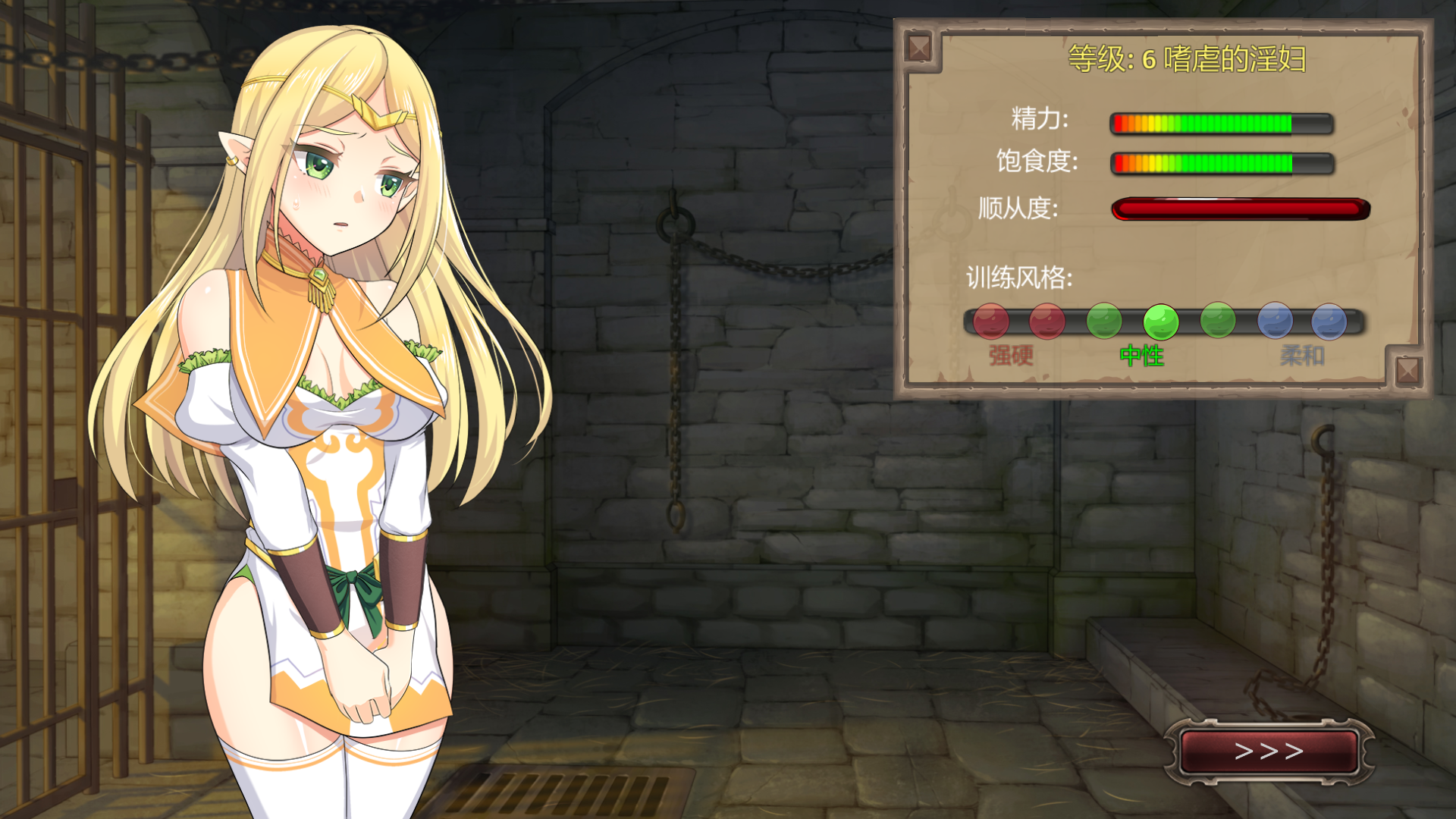Select the first blue orb after the green ones
The image size is (1456, 819).
coord(1275,322)
